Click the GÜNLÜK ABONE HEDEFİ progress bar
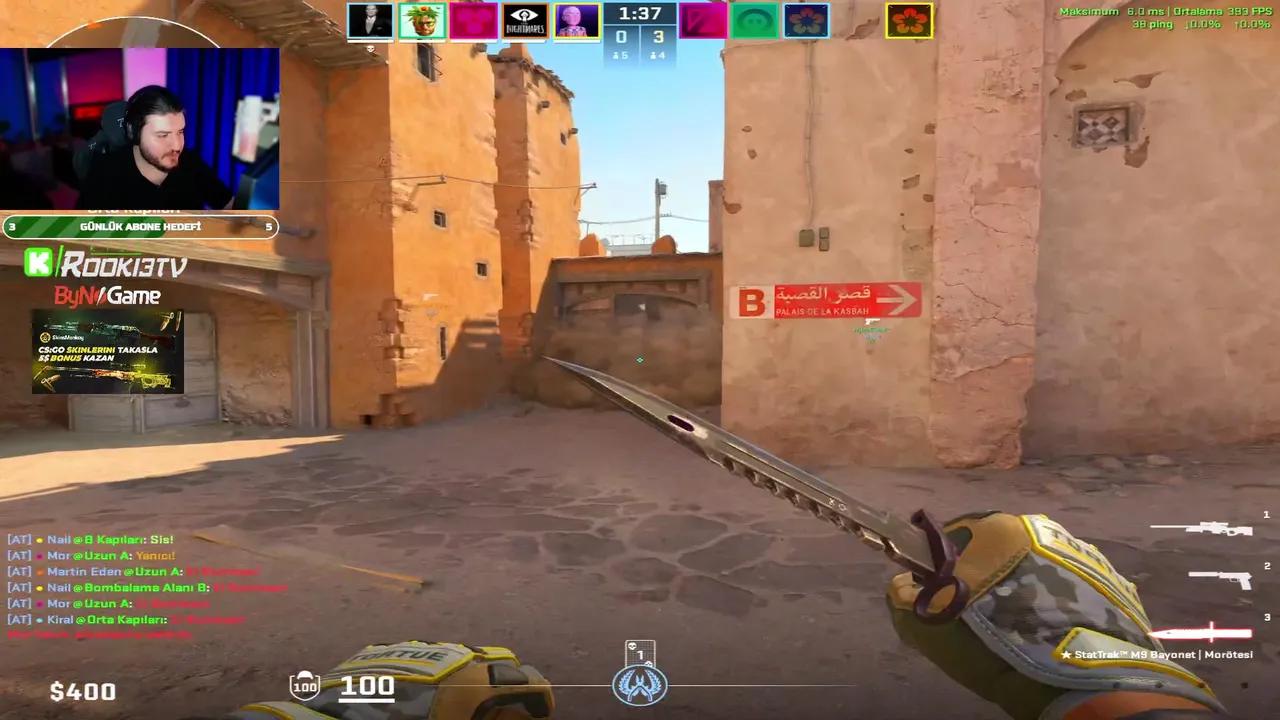This screenshot has height=720, width=1280. coord(138,227)
